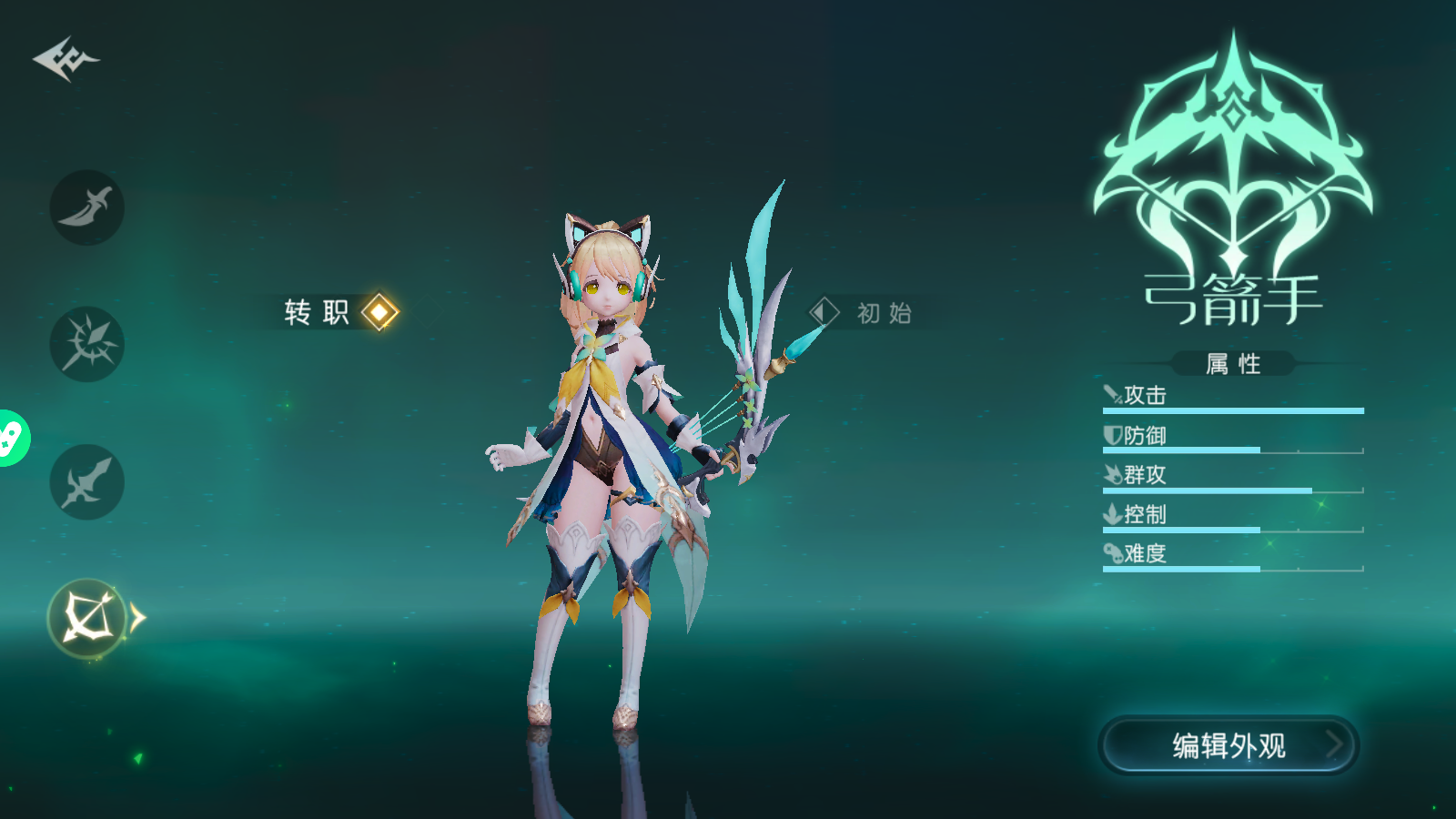Image resolution: width=1456 pixels, height=819 pixels.
Task: Select the claw class icon on the sidebar
Action: [86, 346]
